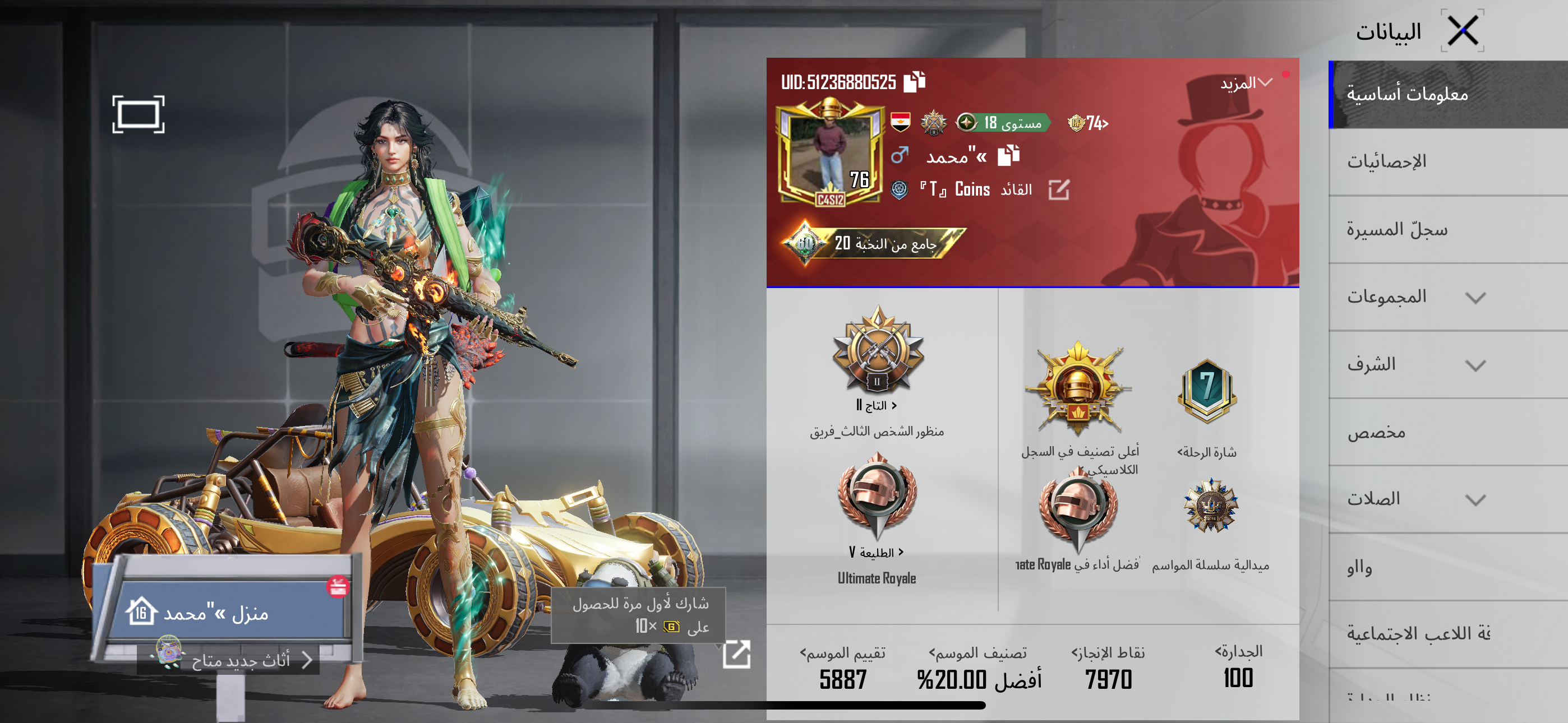The height and width of the screenshot is (723, 1568).
Task: Open the مخصص tab
Action: point(1449,432)
